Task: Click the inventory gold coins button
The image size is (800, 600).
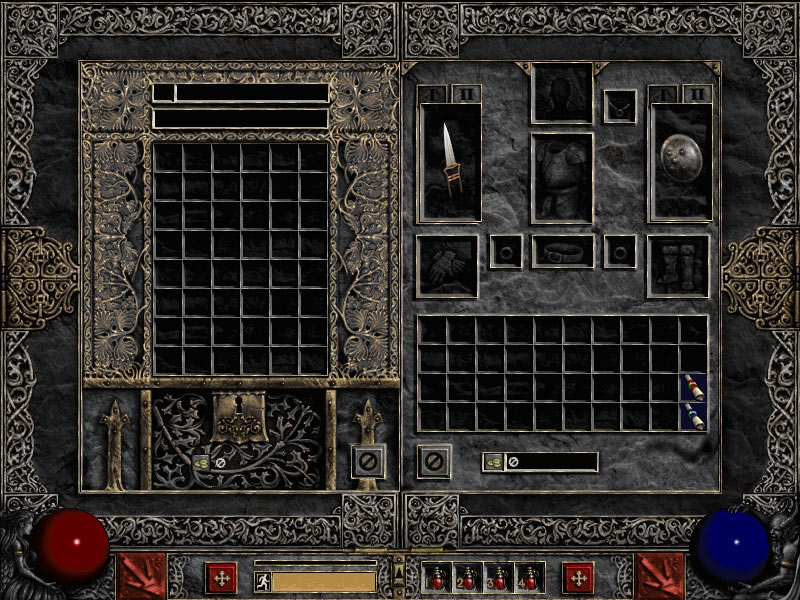Action: click(493, 462)
